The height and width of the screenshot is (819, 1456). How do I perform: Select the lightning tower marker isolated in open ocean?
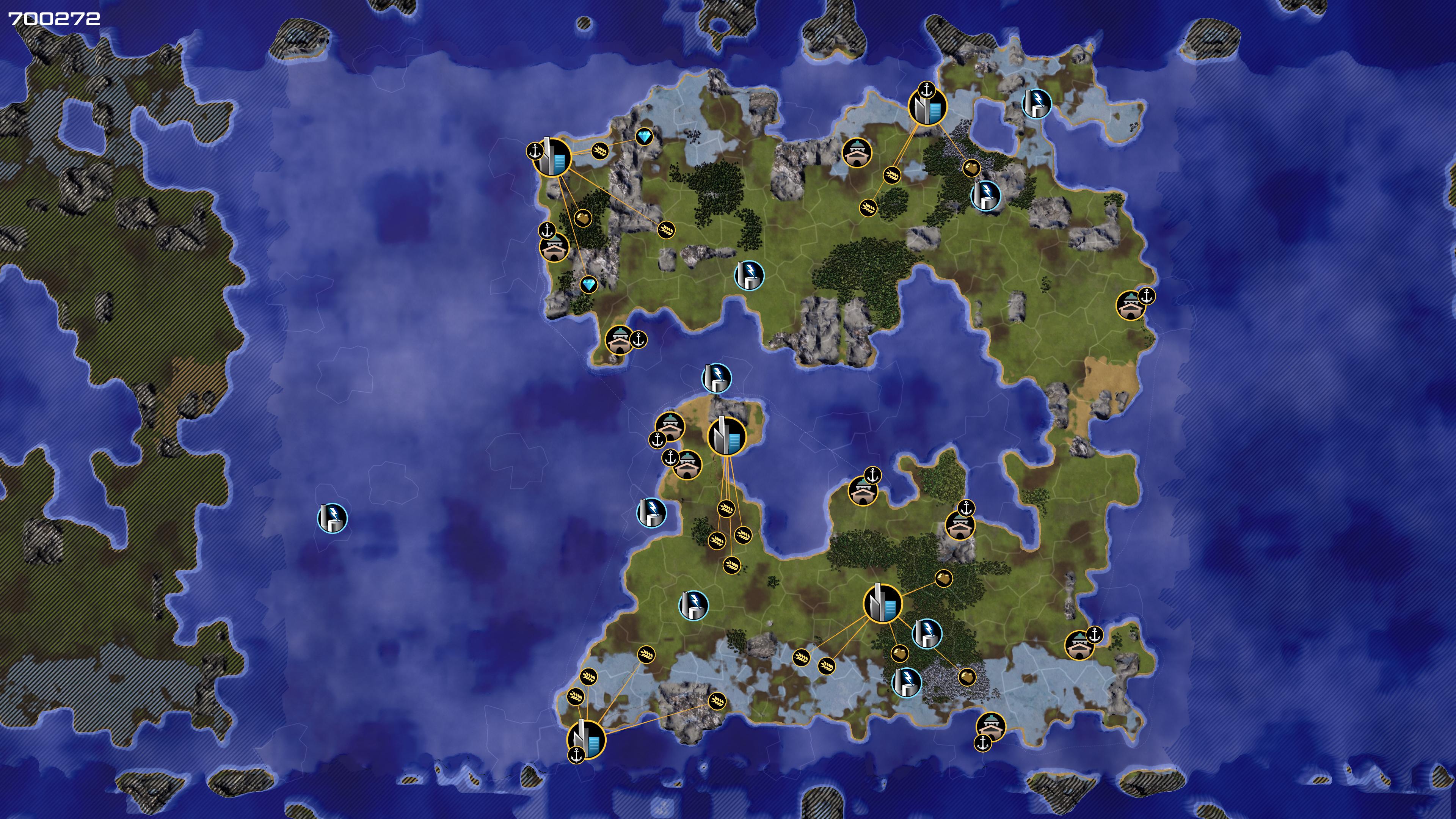pyautogui.click(x=333, y=518)
